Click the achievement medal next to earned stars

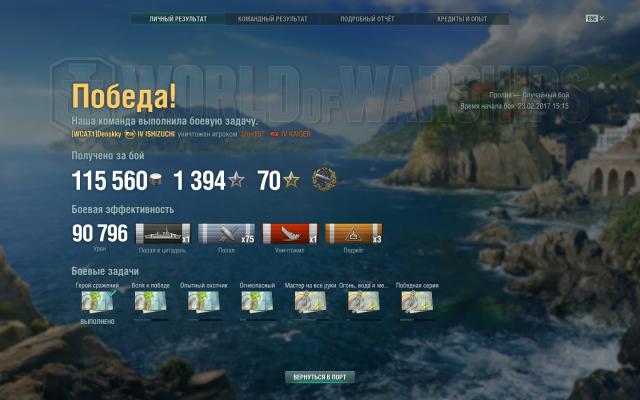click(x=324, y=179)
